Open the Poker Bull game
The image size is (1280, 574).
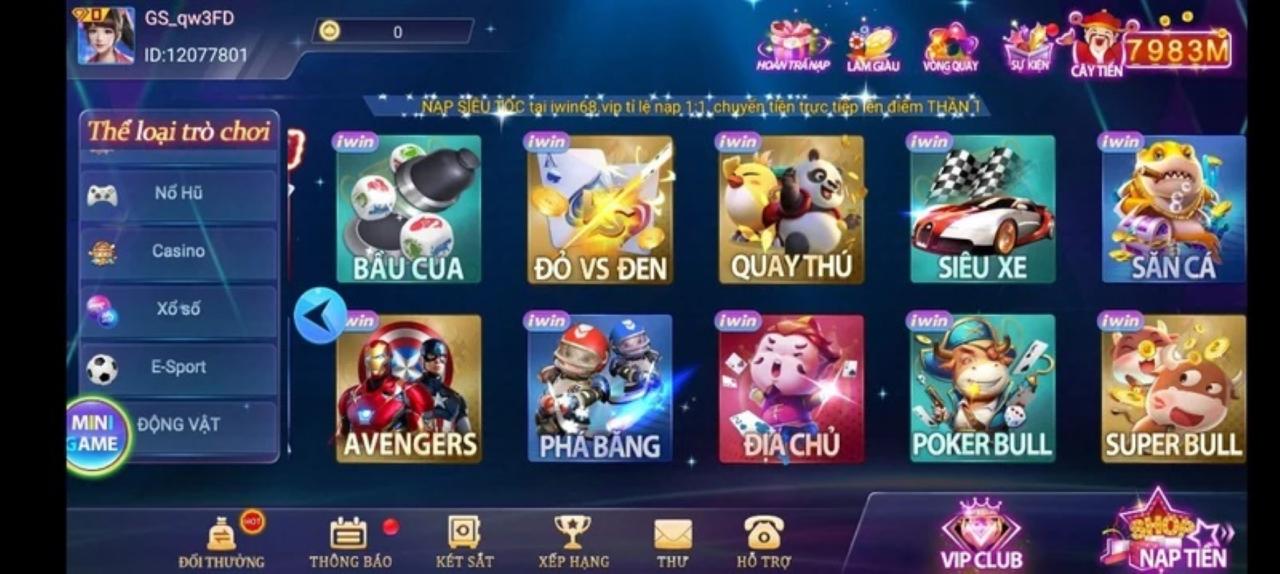pyautogui.click(x=982, y=390)
